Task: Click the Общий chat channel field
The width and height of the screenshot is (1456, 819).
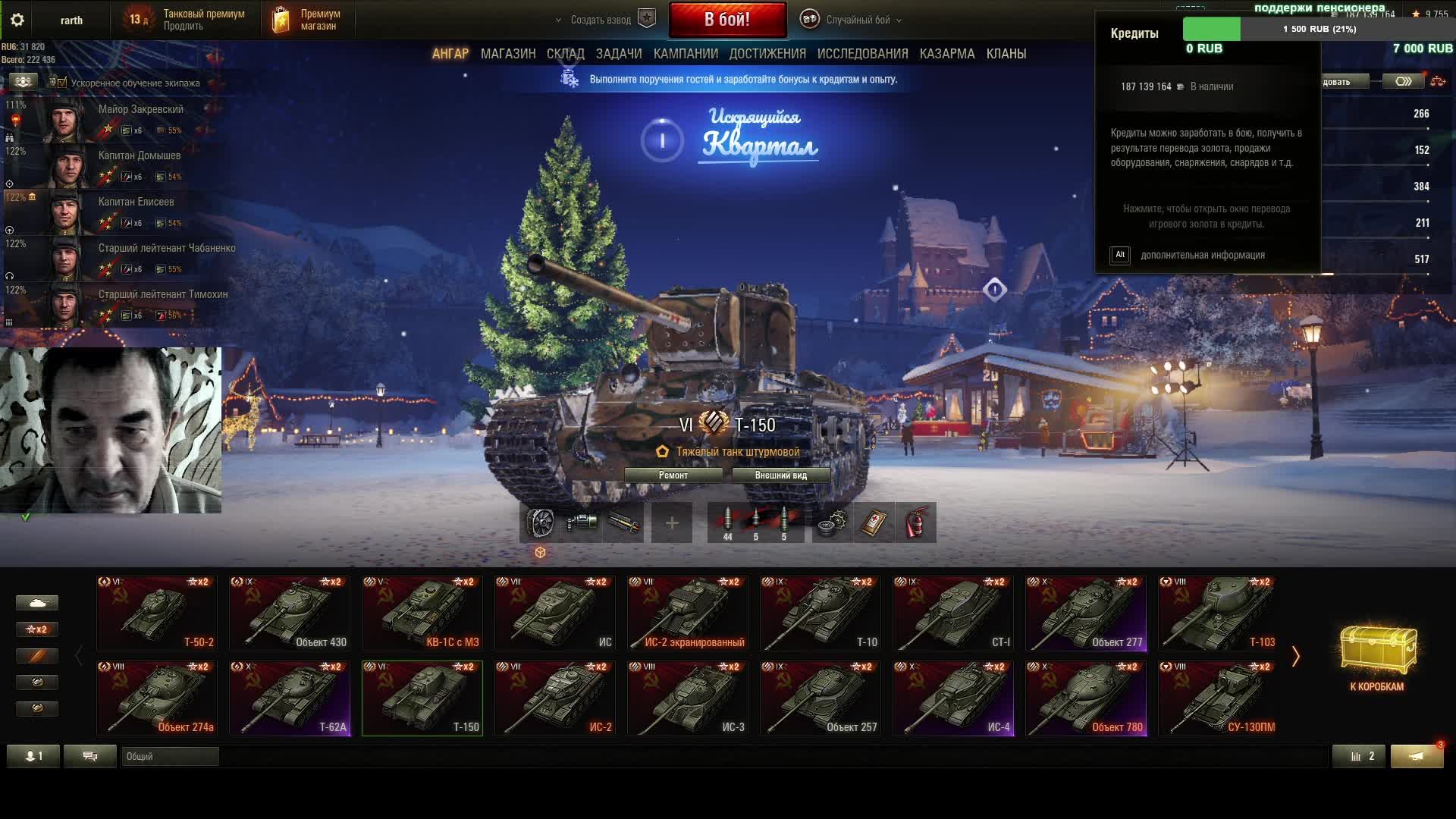Action: coord(170,756)
